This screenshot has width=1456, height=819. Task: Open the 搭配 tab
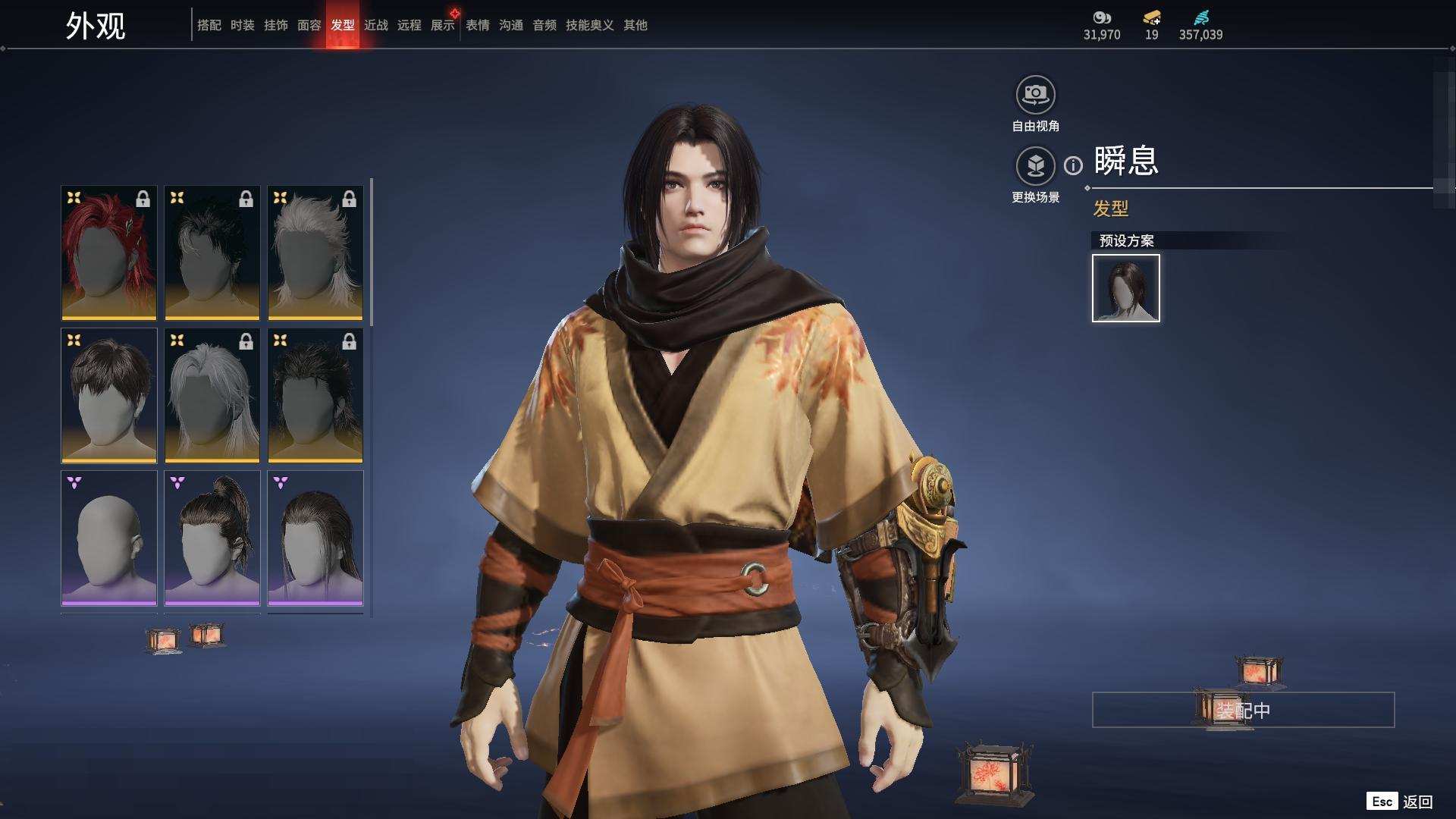click(x=209, y=25)
